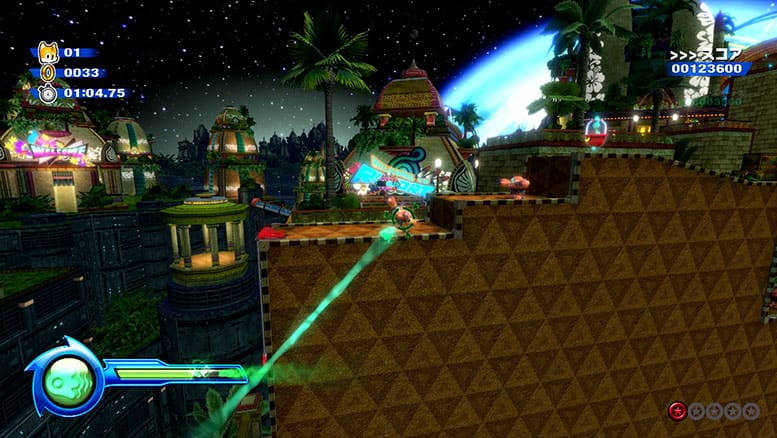777x438 pixels.
Task: Select the character lives icon
Action: tap(47, 52)
